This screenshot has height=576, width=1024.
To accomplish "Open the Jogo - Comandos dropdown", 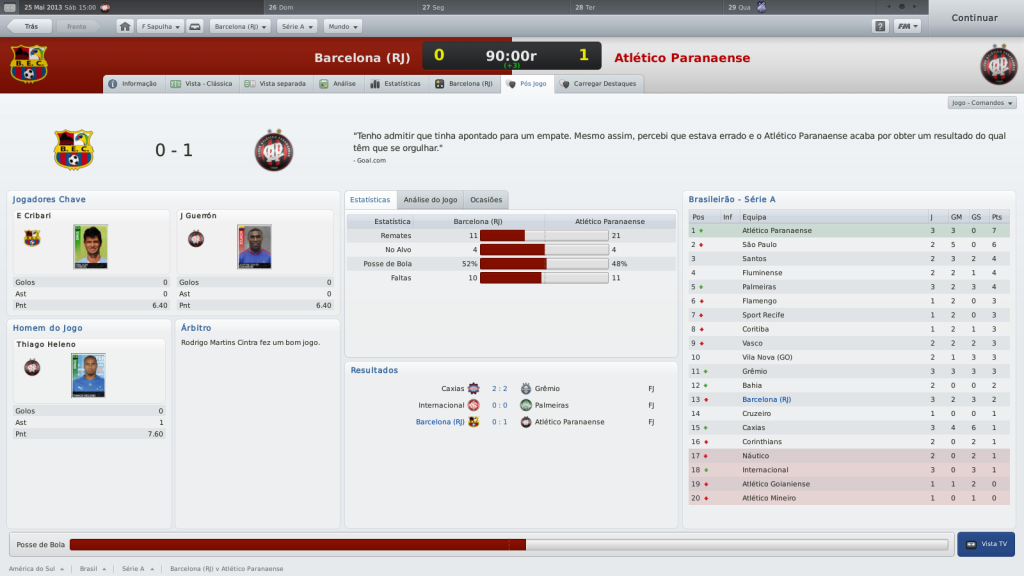I will point(981,103).
